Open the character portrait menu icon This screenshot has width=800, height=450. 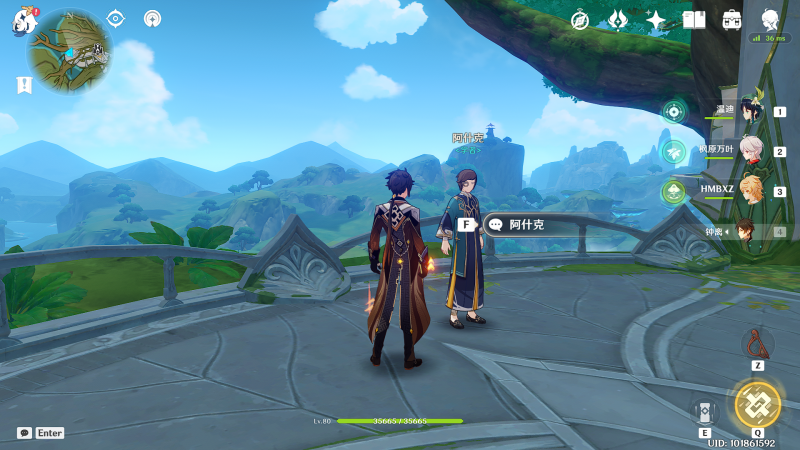click(x=770, y=19)
